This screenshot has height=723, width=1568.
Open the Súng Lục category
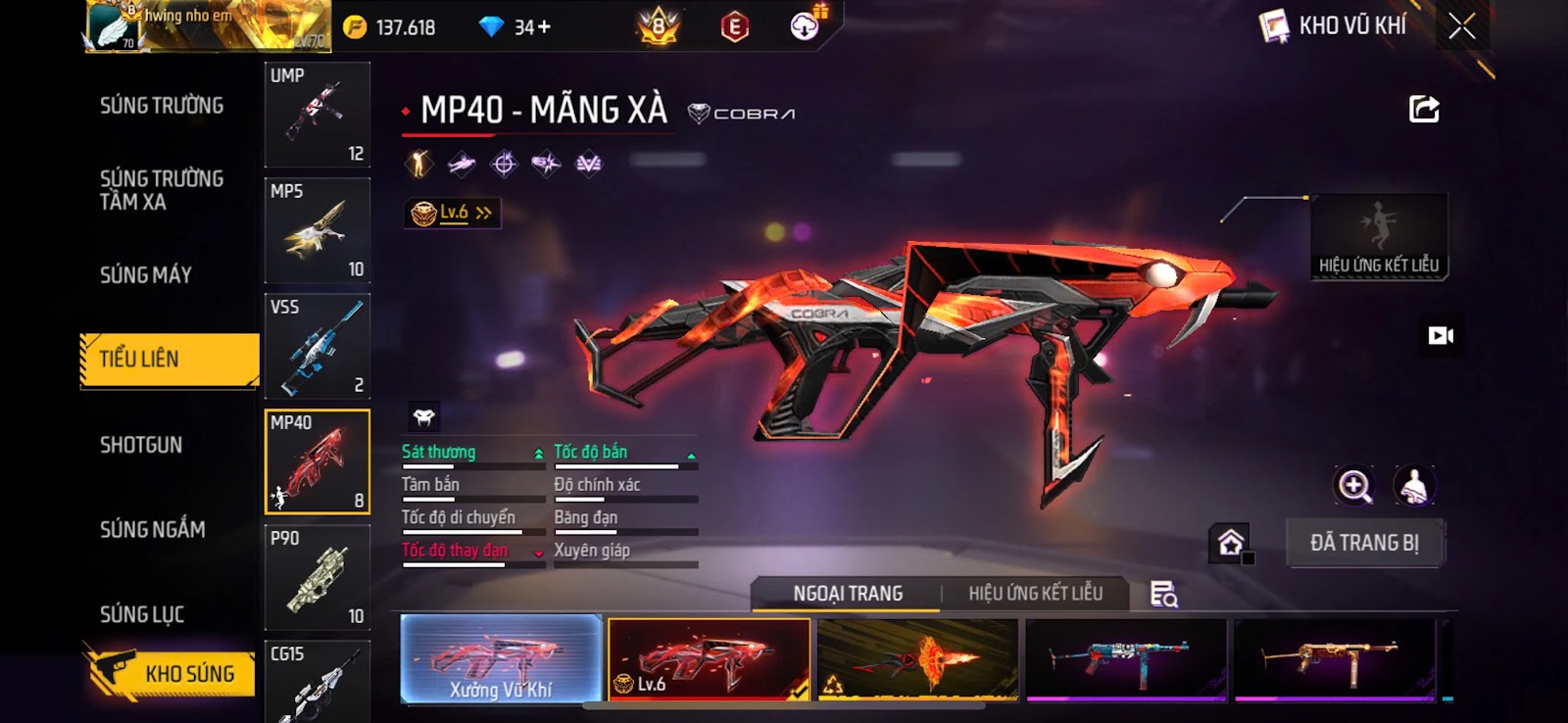[142, 614]
